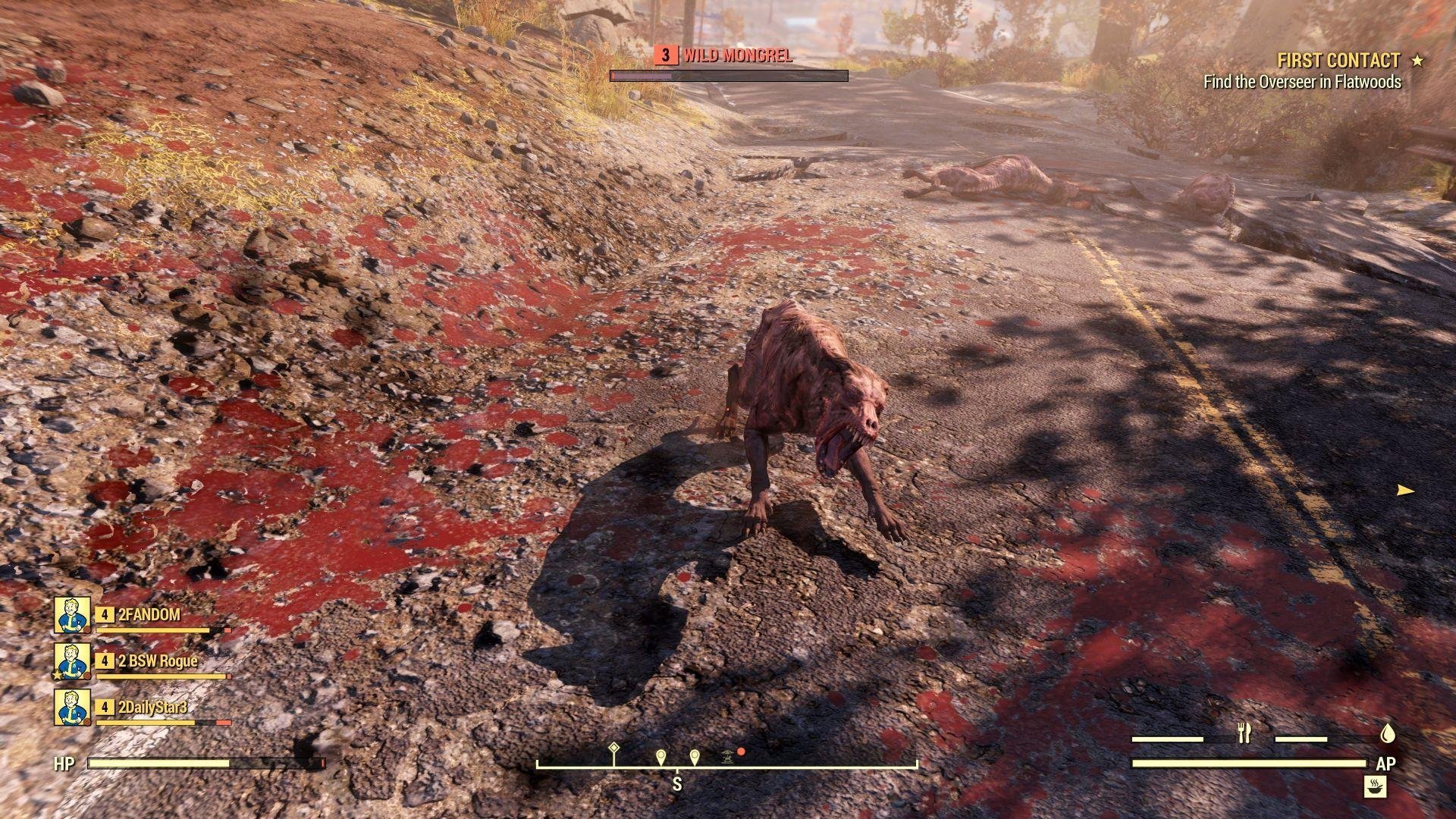Click the red enemy dot on the compass
The width and height of the screenshot is (1456, 819).
coord(741,752)
